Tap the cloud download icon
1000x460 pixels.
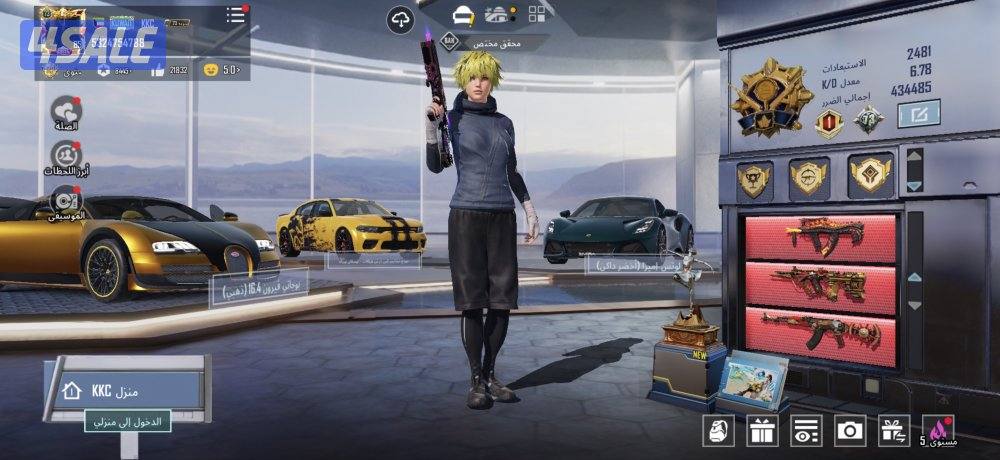click(x=401, y=18)
